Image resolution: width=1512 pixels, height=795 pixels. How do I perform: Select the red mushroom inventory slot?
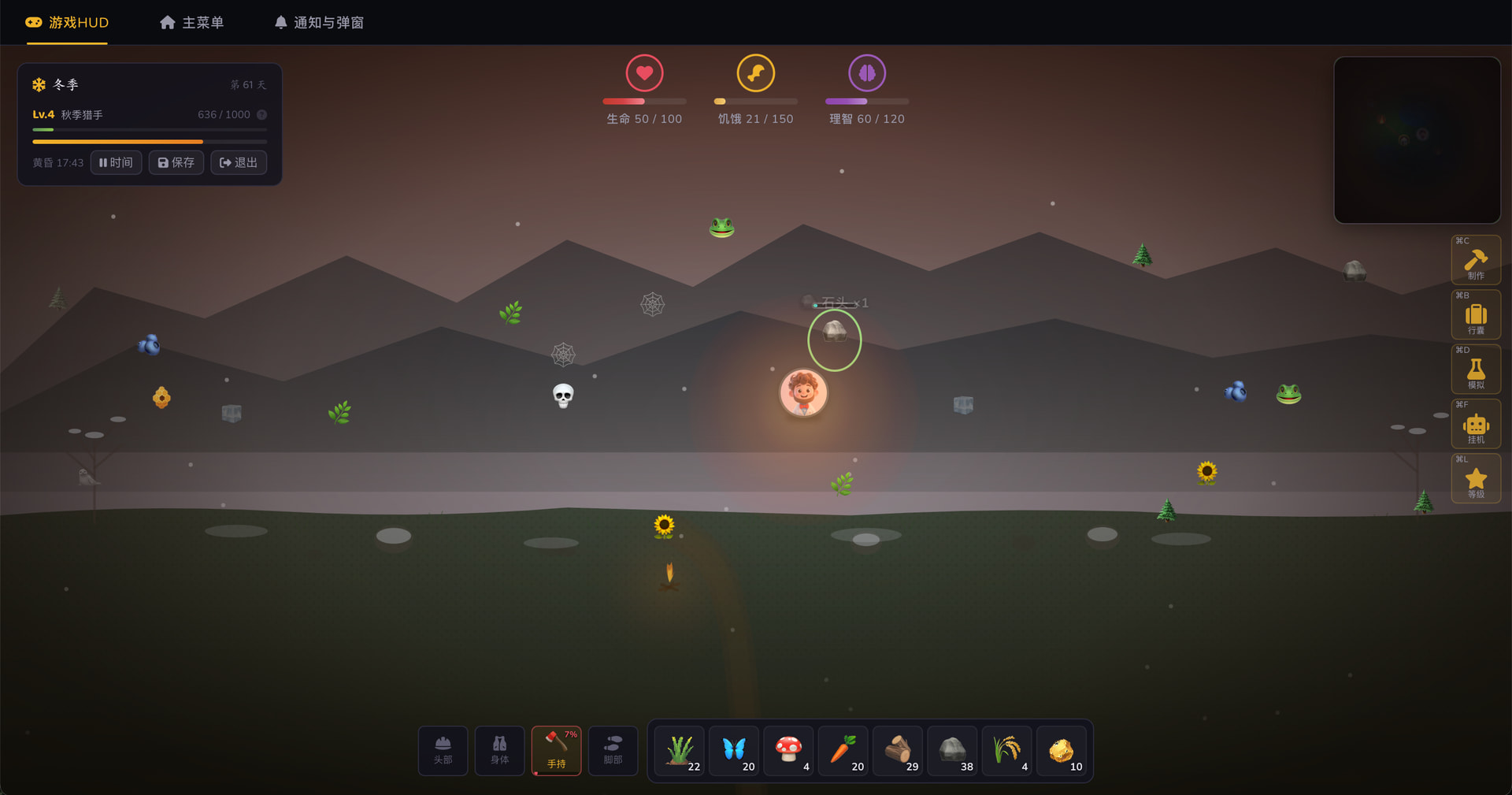[789, 752]
